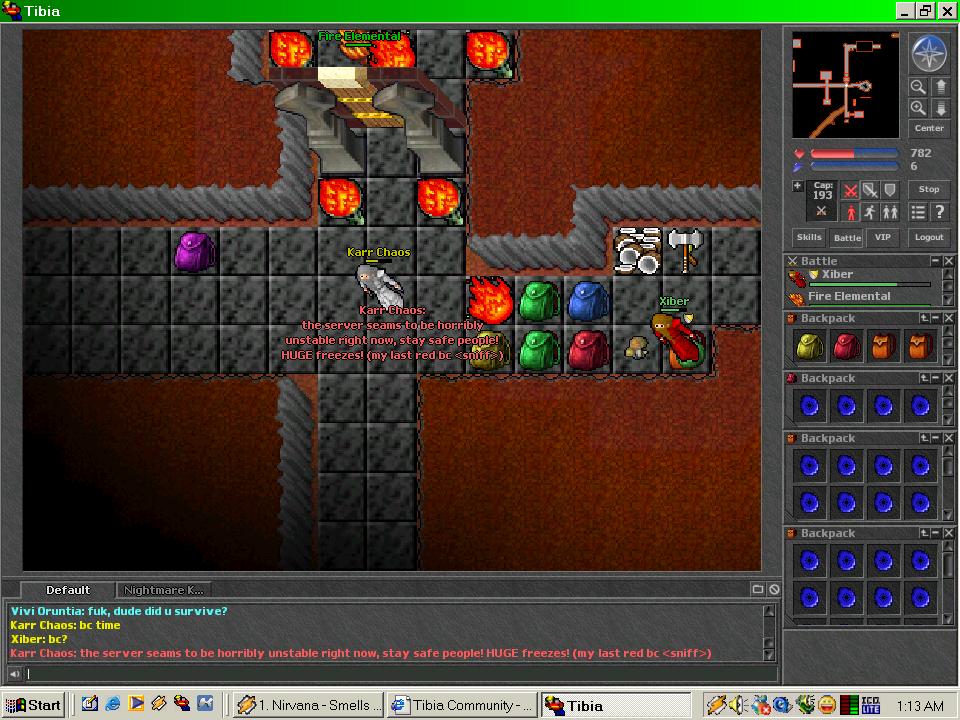Screen dimensions: 960x720
Task: Target Fire Elemental in the Battle list
Action: tap(848, 297)
